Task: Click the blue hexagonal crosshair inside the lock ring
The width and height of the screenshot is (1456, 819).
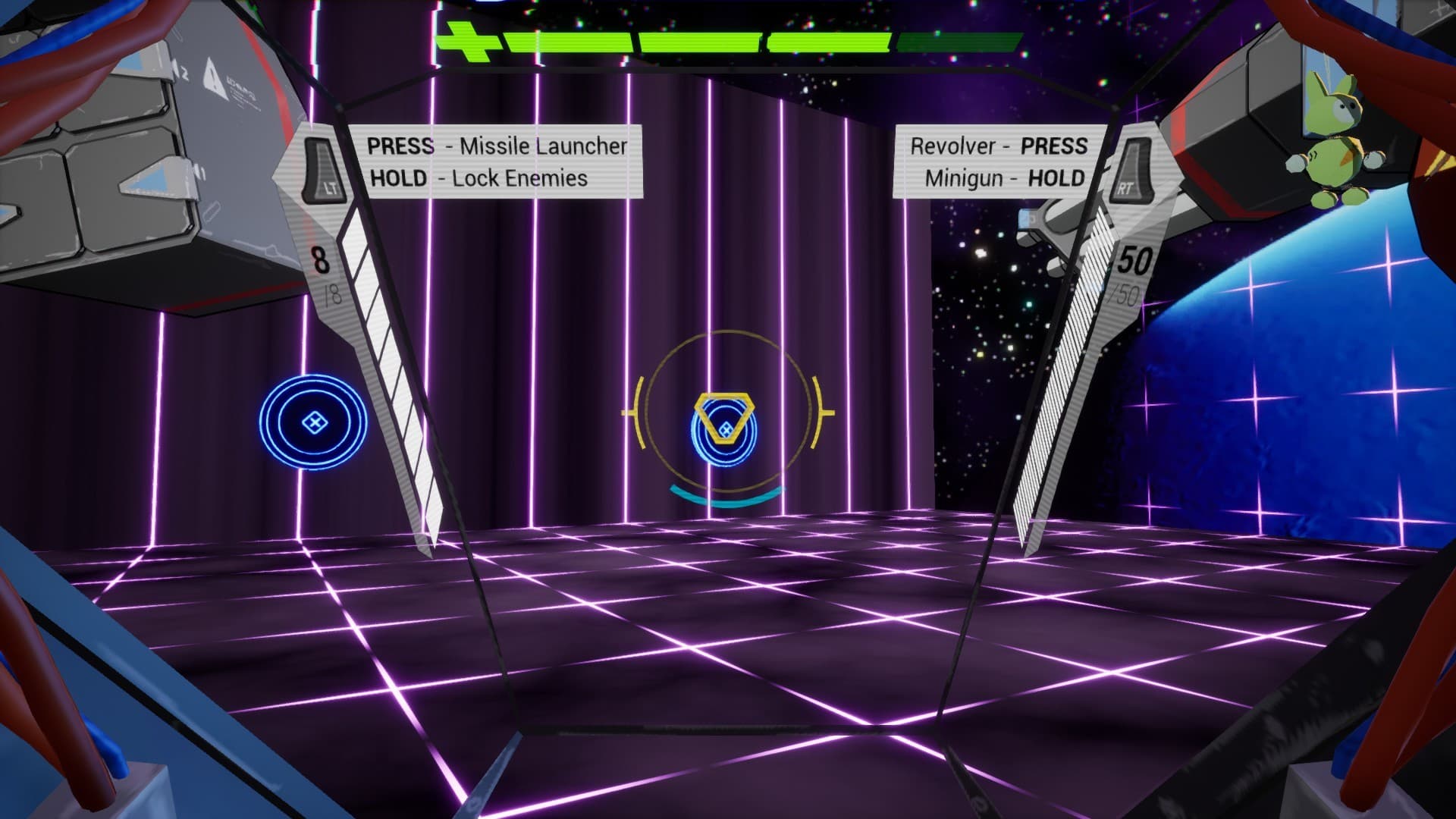Action: 726,427
